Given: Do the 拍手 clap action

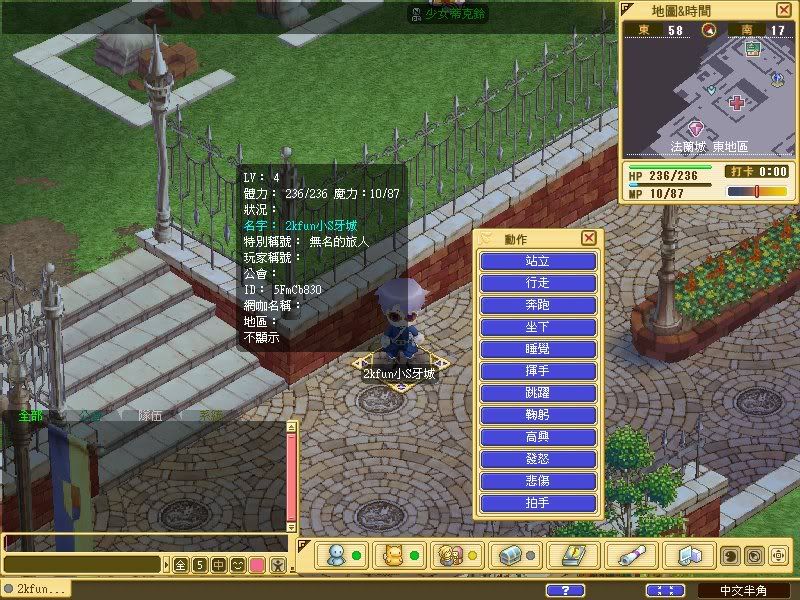Looking at the screenshot, I should (x=538, y=503).
